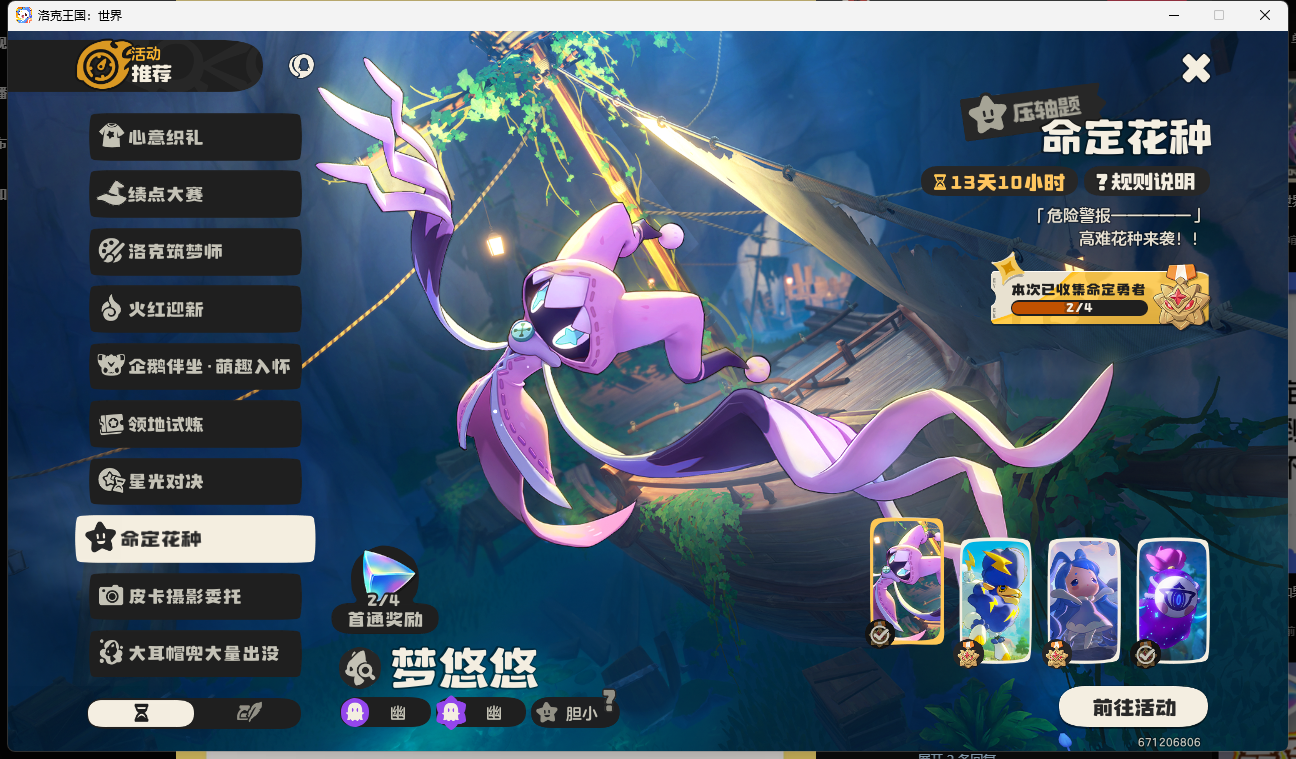The width and height of the screenshot is (1296, 759).
Task: Switch to the leaf-feather tab toggle
Action: [248, 713]
